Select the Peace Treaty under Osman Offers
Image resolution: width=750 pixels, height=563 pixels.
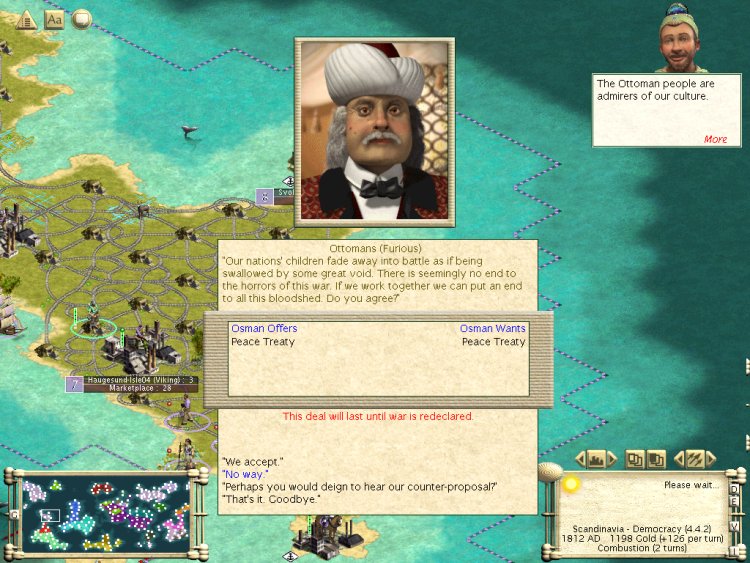[260, 342]
